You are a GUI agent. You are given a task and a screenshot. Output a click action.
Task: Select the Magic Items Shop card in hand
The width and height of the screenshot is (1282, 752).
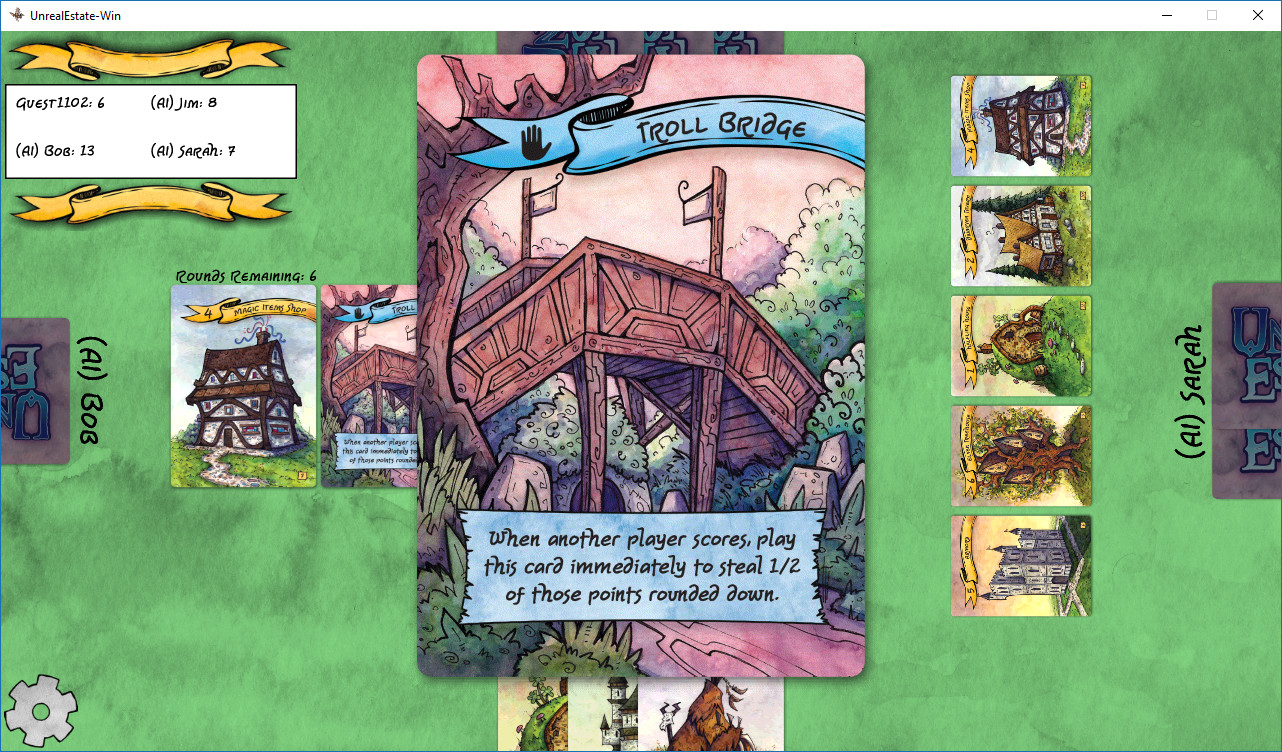(x=1020, y=125)
